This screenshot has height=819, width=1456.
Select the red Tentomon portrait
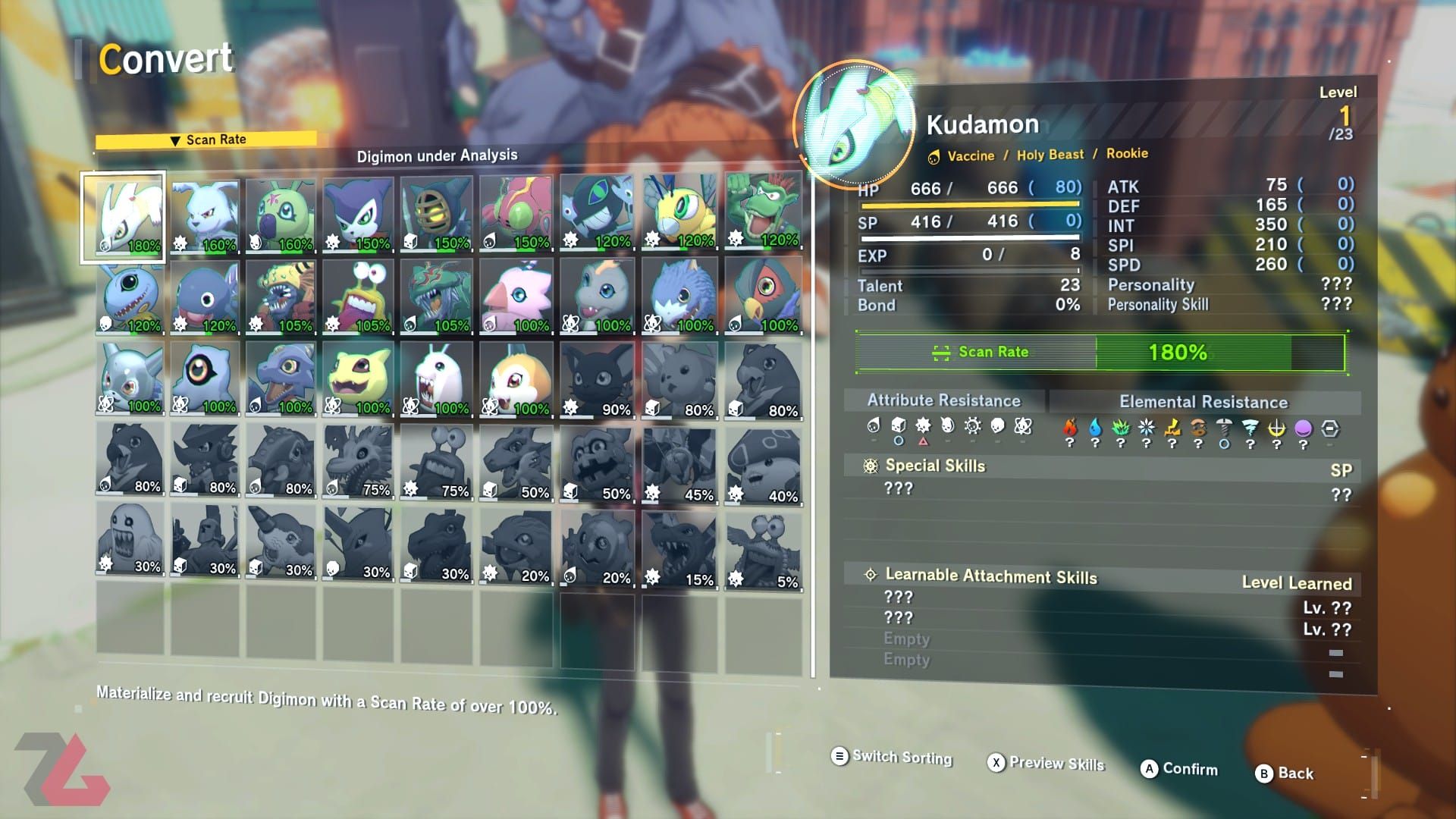pyautogui.click(x=516, y=214)
